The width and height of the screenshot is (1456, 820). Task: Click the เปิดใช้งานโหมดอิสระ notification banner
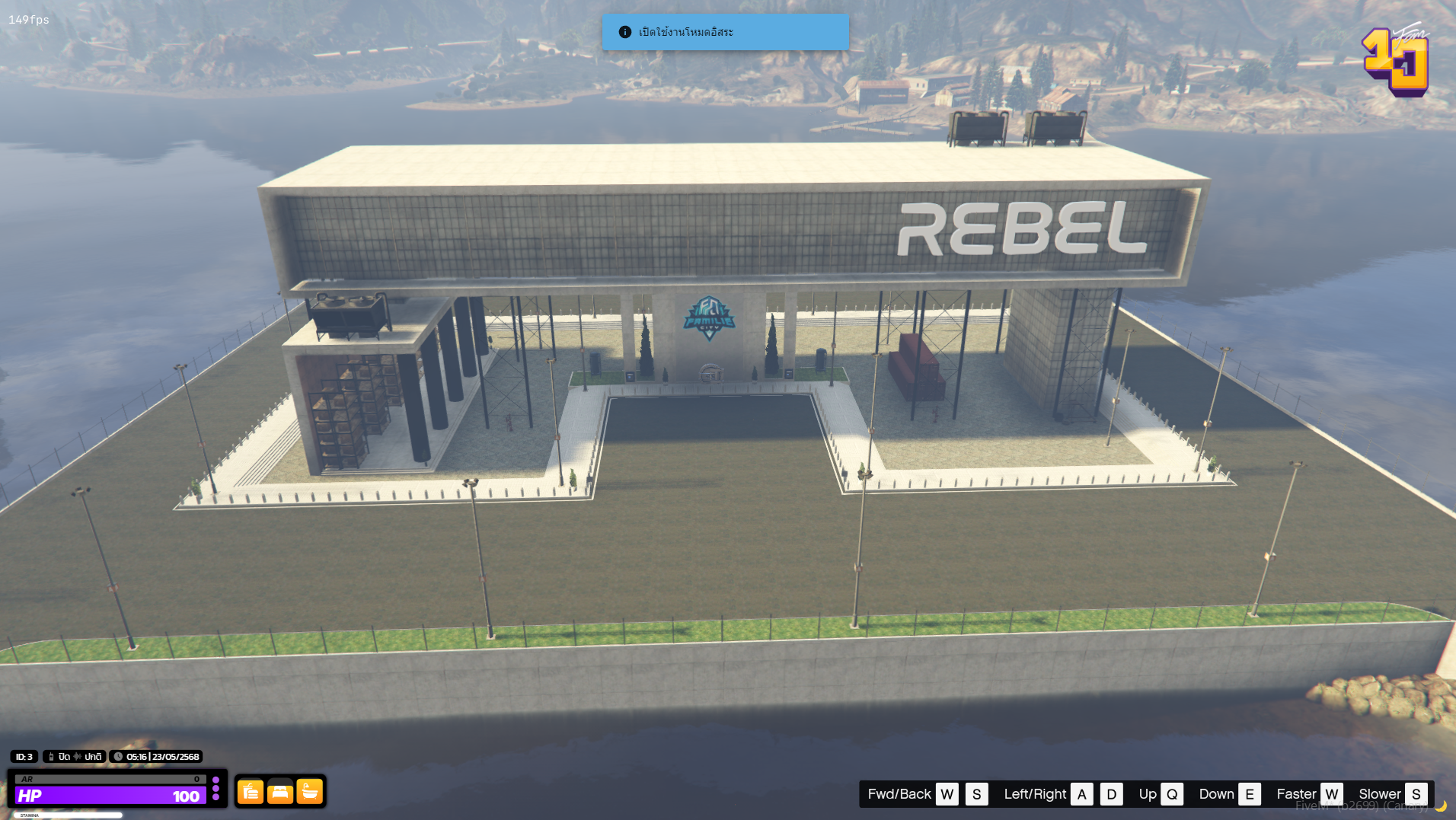pos(726,32)
